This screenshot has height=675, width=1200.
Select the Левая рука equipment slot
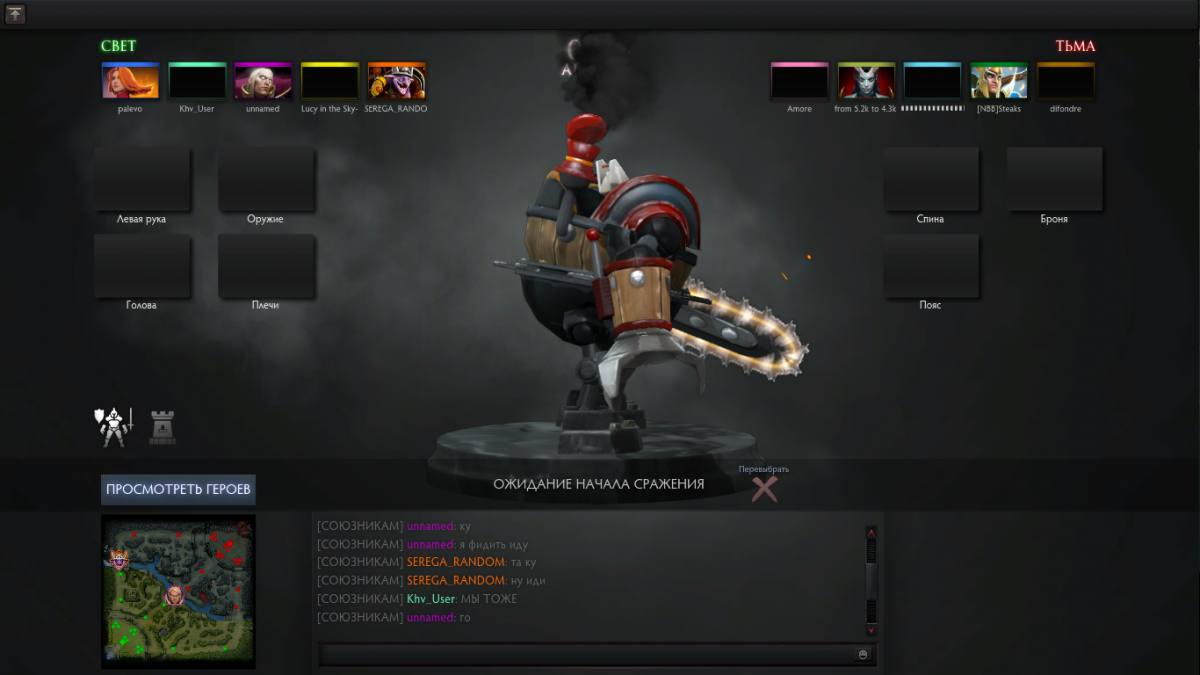142,180
